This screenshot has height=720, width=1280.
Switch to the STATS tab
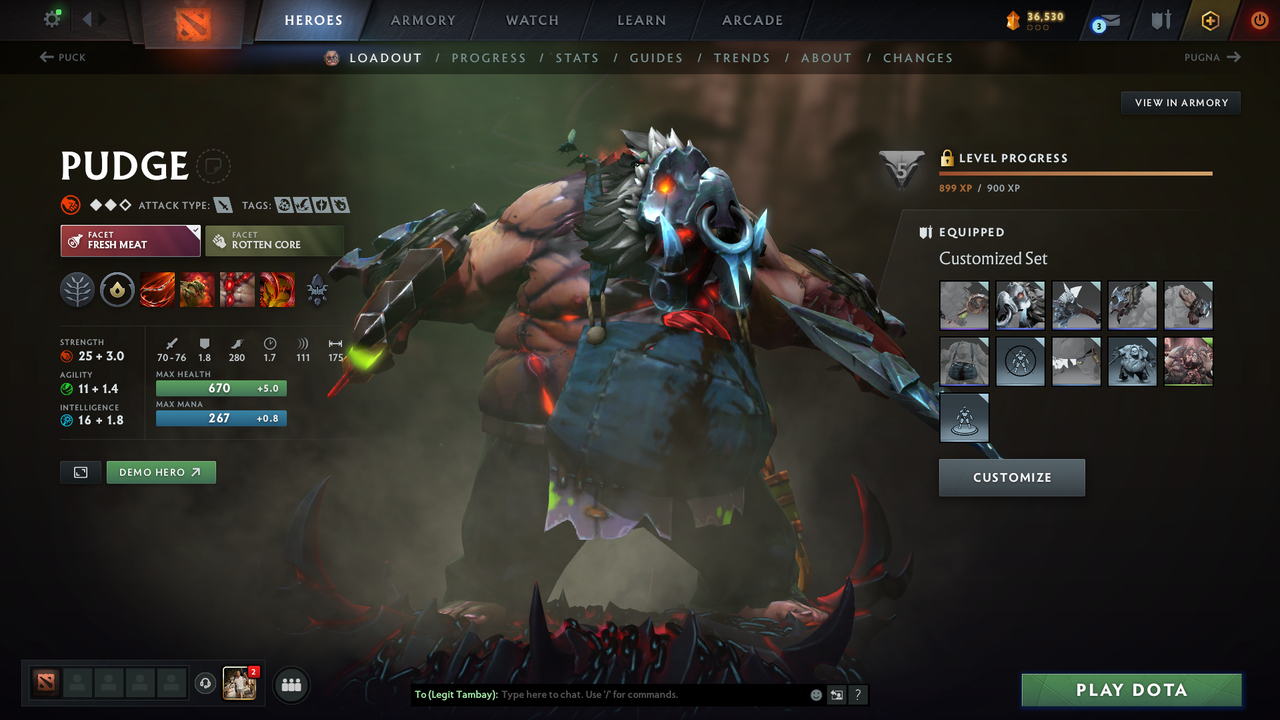click(577, 58)
